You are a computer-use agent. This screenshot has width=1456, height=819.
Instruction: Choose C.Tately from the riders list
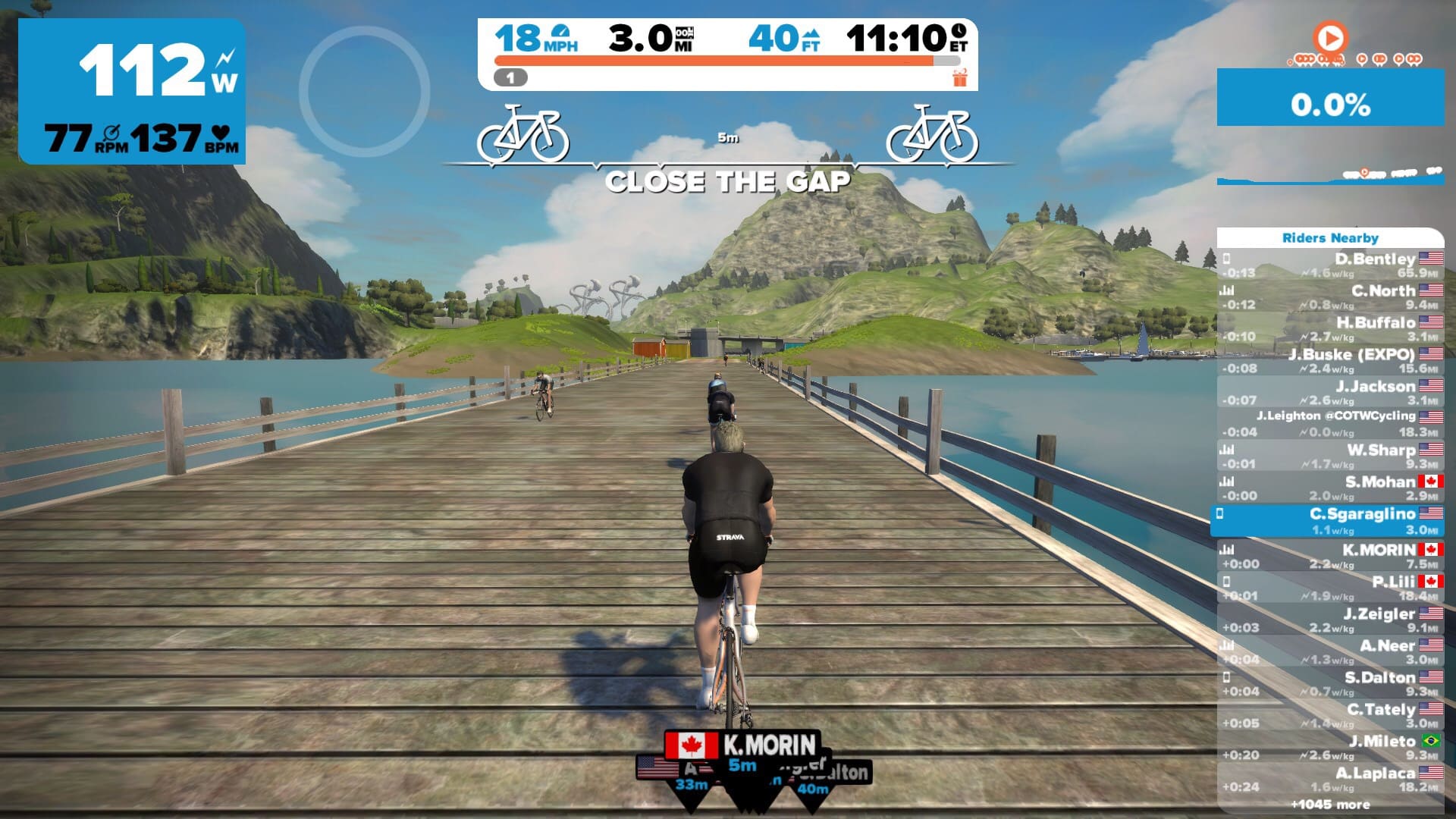coord(1330,715)
